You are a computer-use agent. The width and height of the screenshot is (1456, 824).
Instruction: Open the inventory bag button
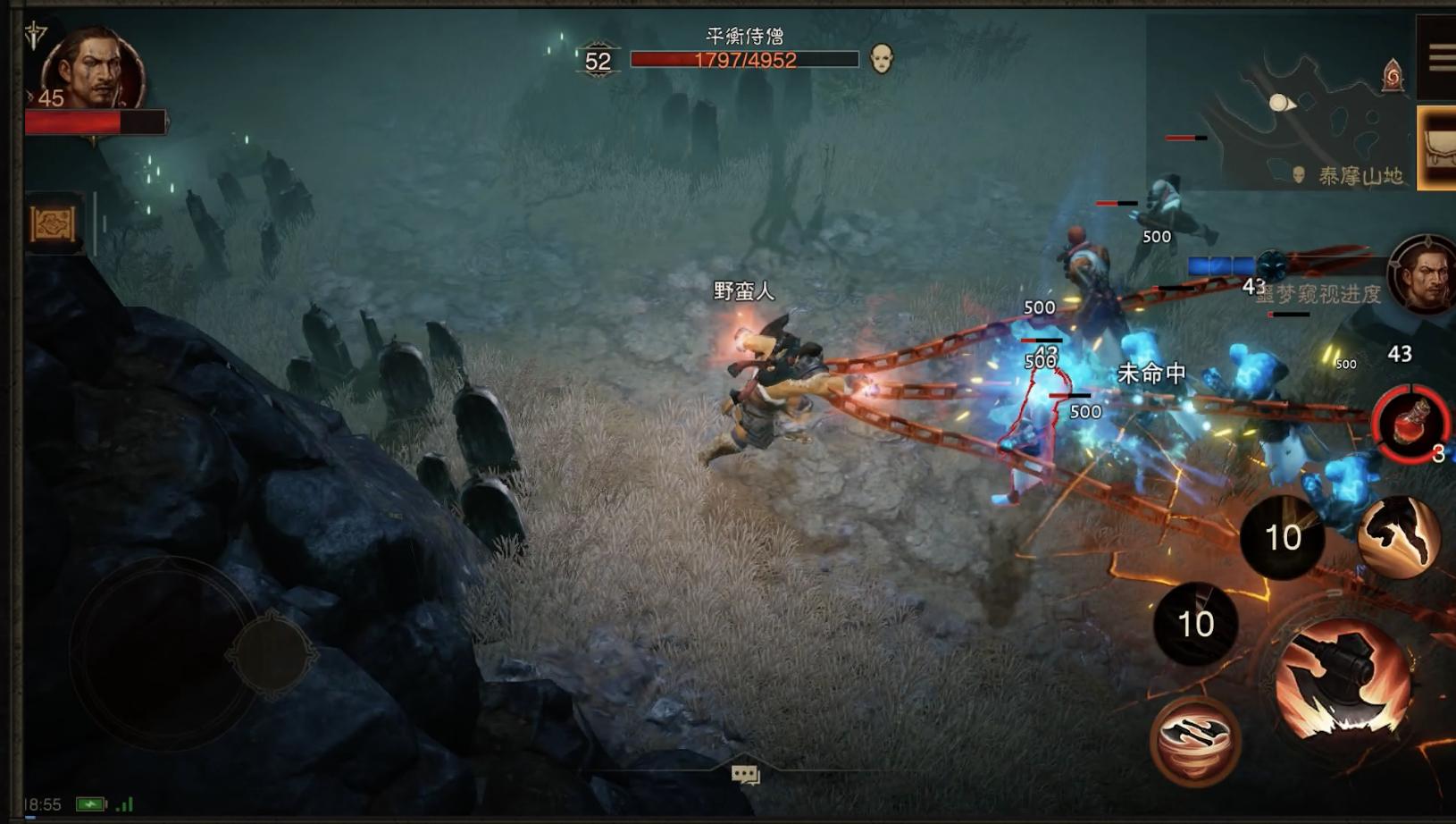[x=1438, y=148]
